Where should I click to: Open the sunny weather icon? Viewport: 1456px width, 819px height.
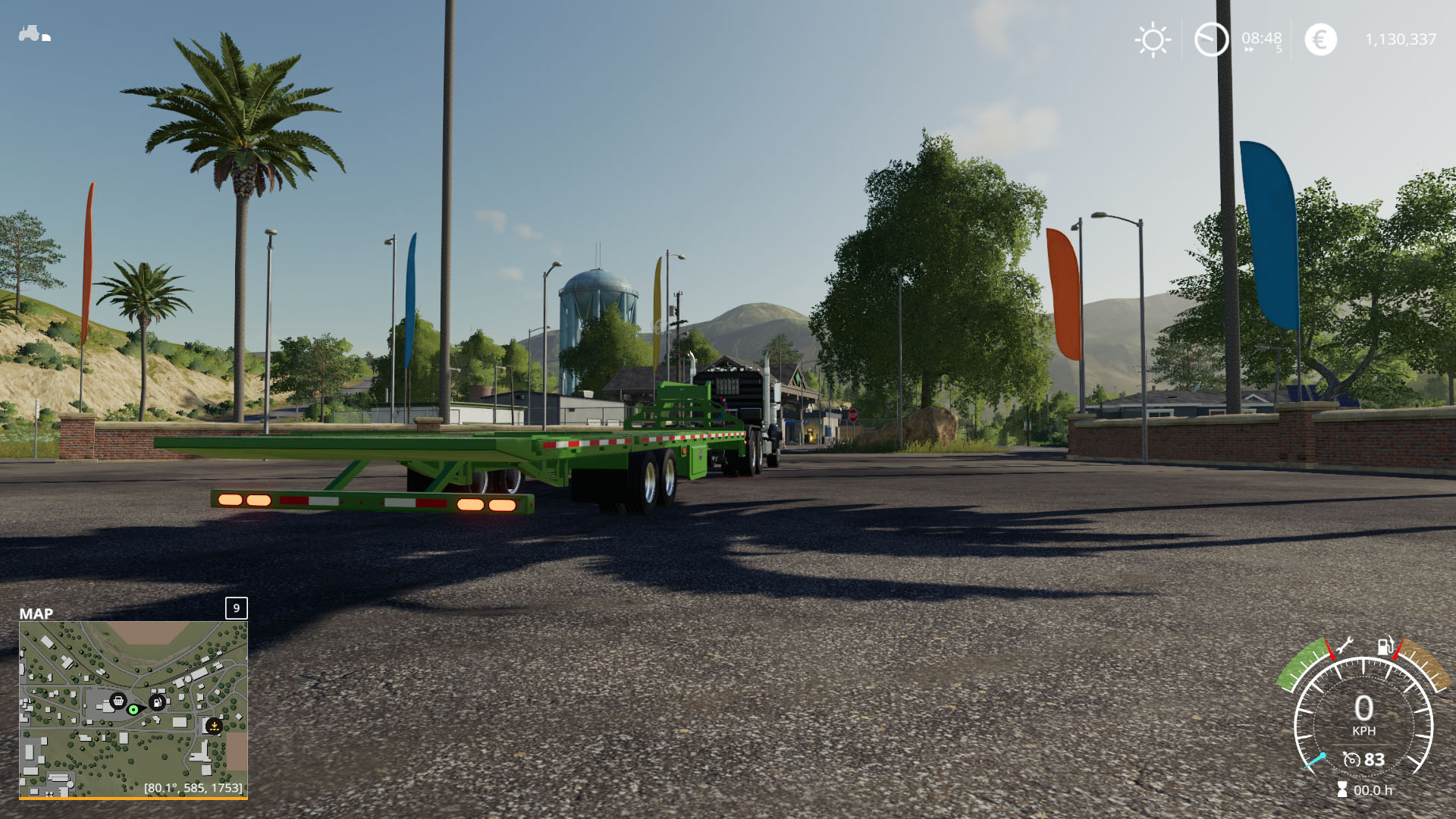pyautogui.click(x=1153, y=39)
